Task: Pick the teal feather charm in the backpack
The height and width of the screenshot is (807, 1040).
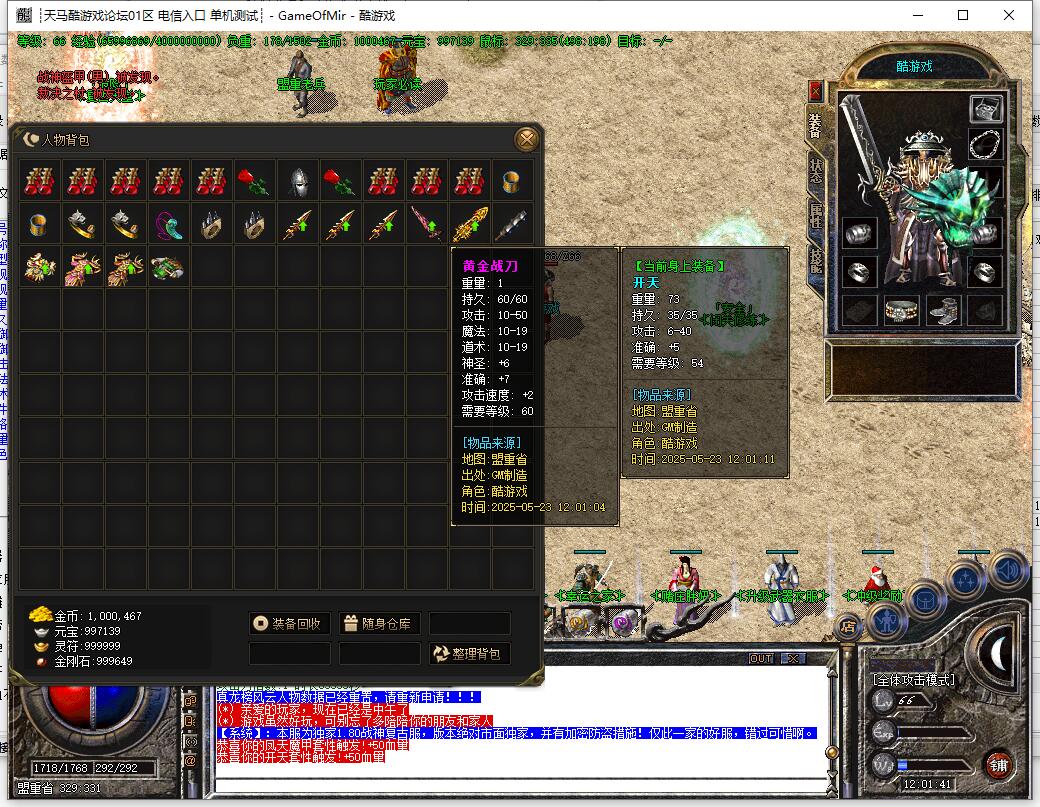Action: [169, 224]
